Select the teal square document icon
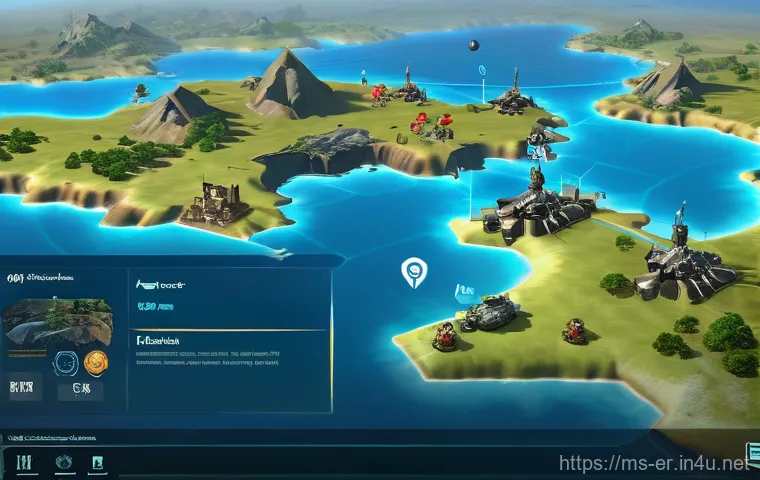Image resolution: width=760 pixels, height=480 pixels. pos(98,462)
